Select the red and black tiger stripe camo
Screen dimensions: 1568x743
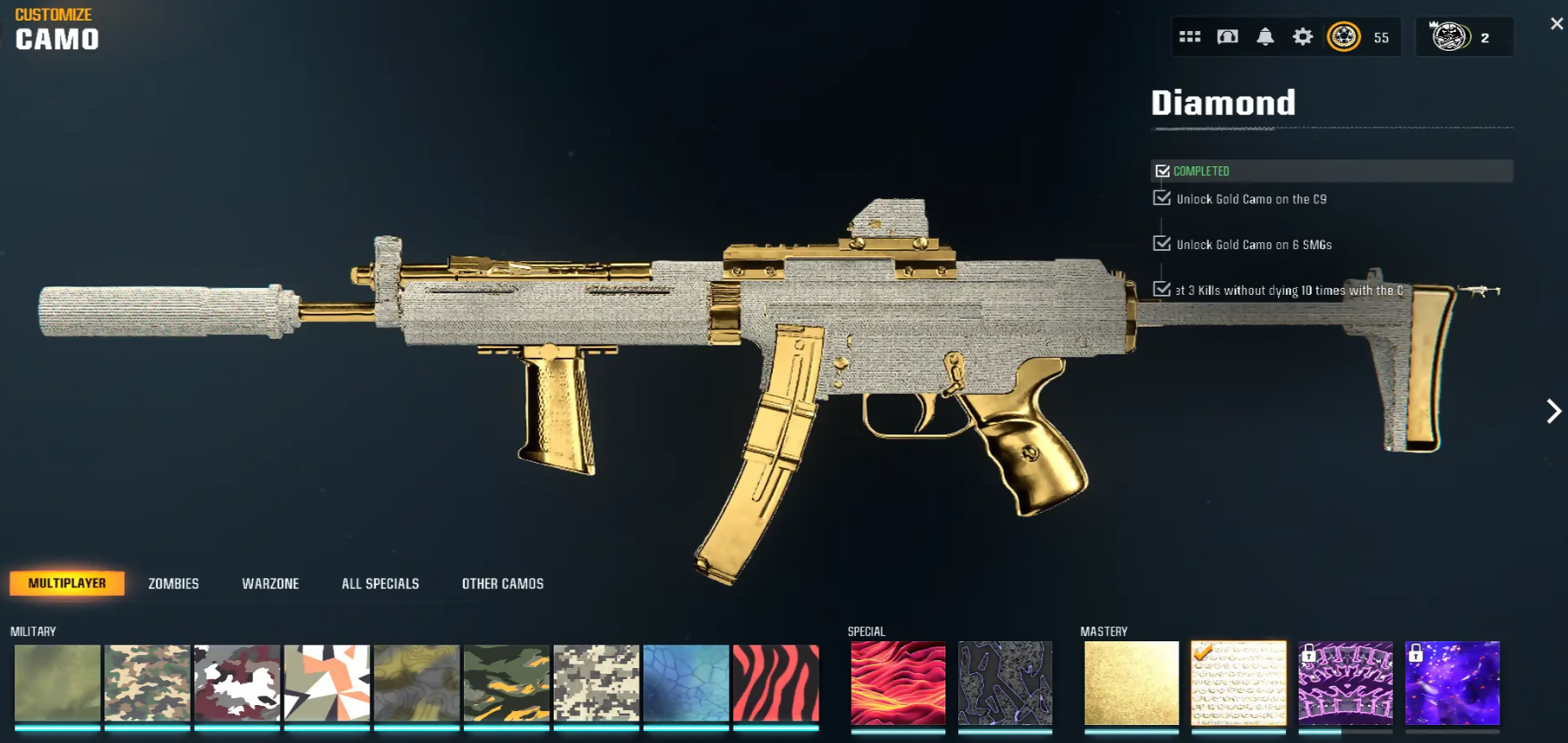coord(776,683)
